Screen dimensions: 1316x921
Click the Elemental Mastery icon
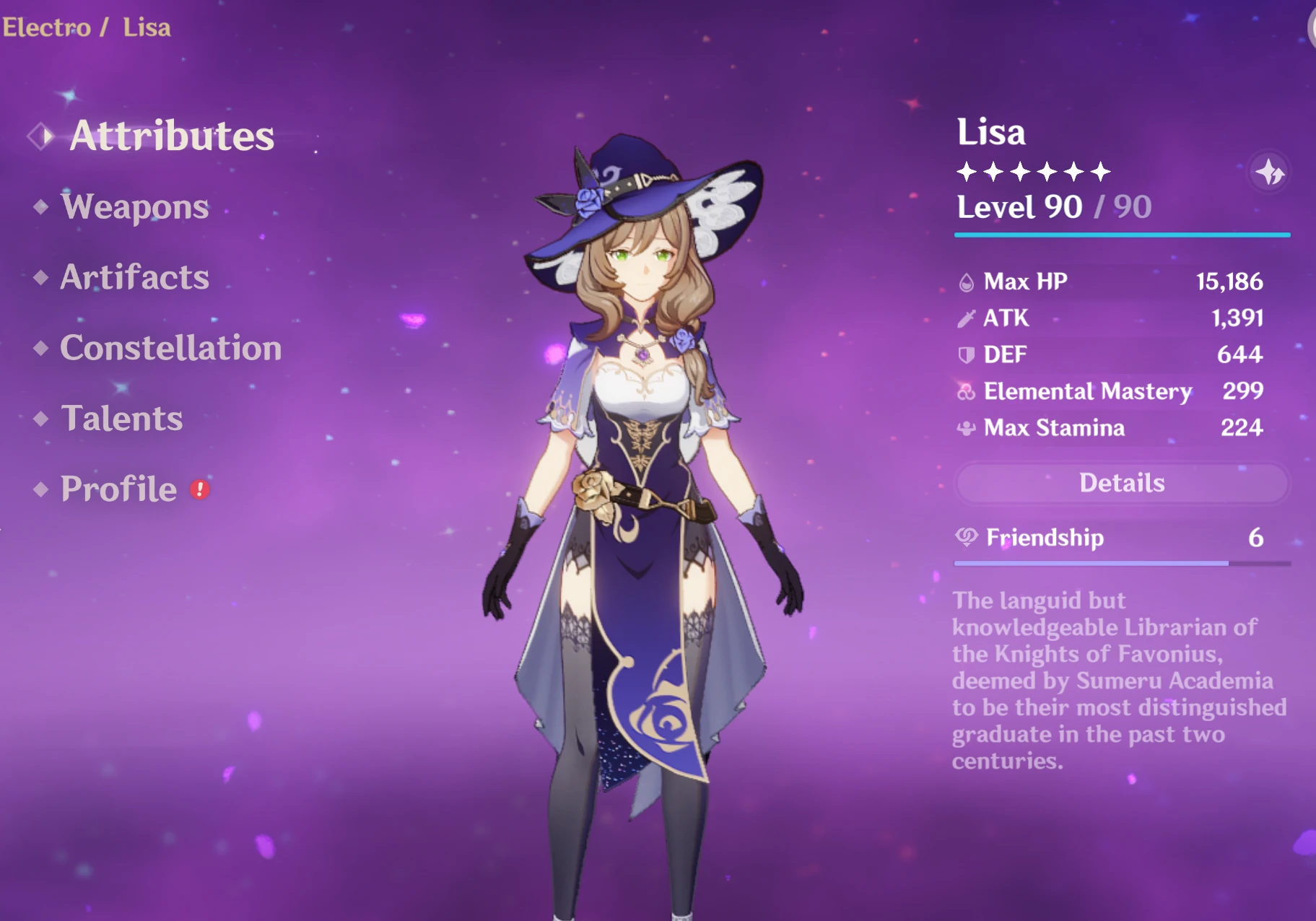(x=968, y=391)
